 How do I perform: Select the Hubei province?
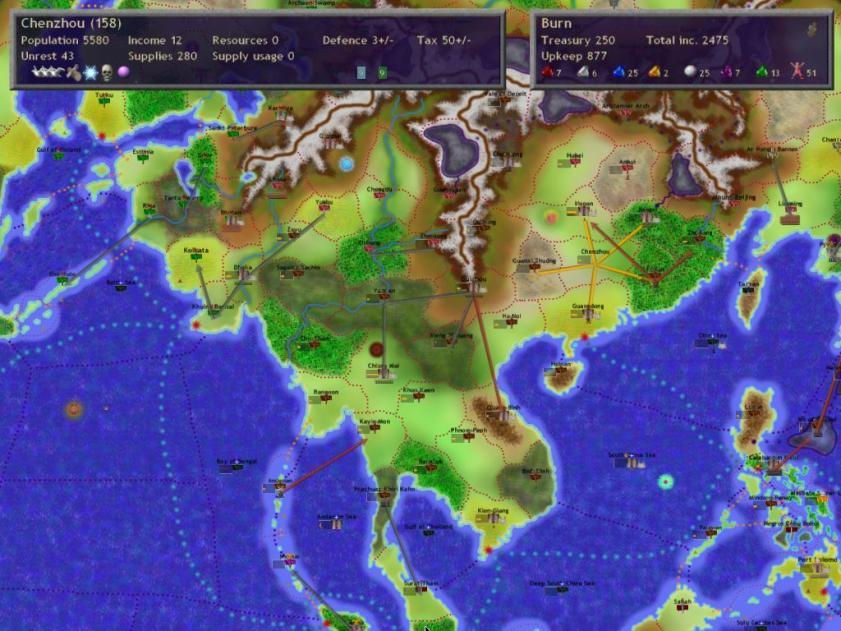click(x=573, y=160)
